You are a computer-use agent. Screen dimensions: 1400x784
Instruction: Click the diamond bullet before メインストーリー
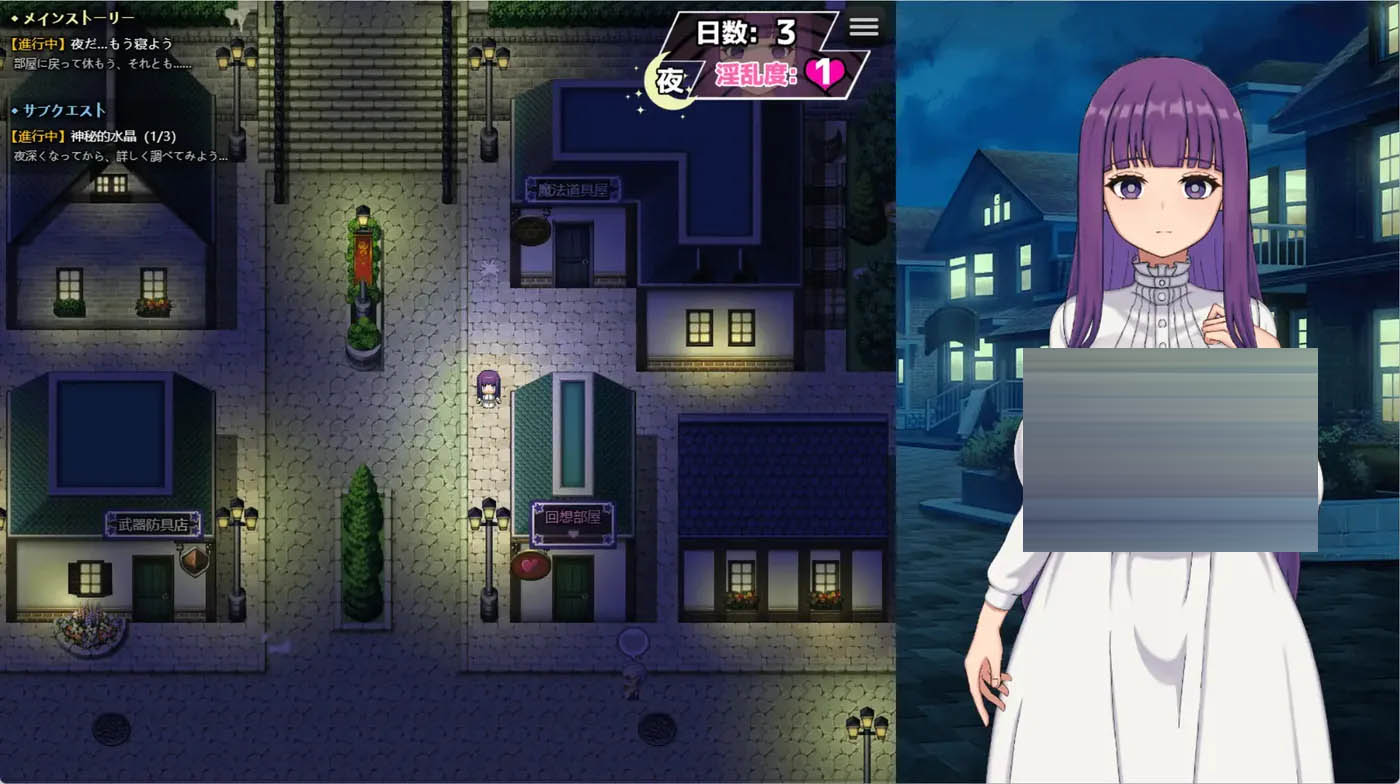click(12, 16)
